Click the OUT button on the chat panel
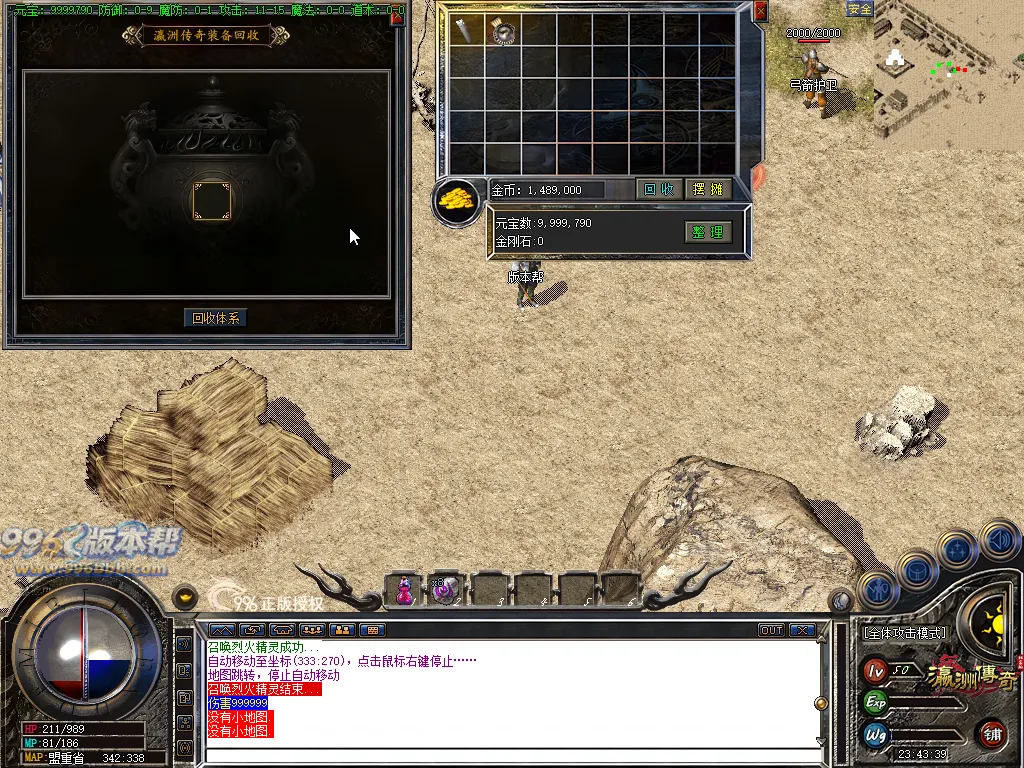Image resolution: width=1024 pixels, height=768 pixels. [x=771, y=630]
